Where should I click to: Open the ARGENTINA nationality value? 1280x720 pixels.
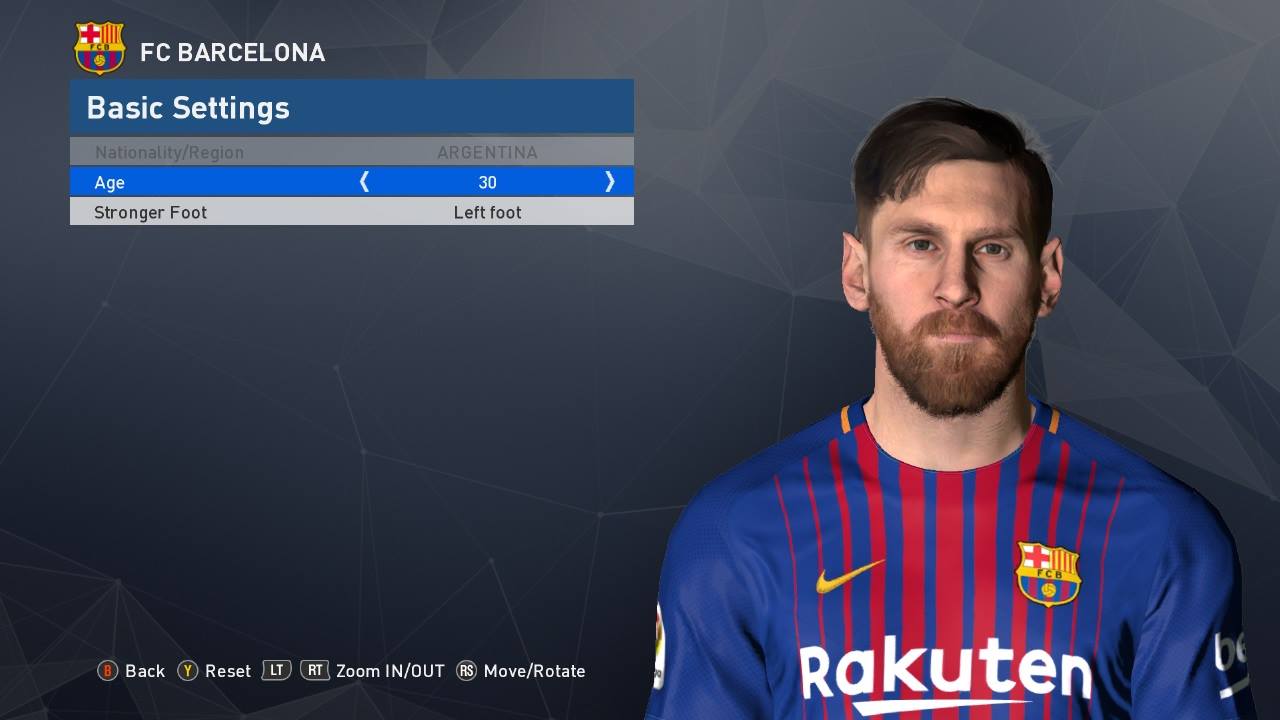pos(487,152)
